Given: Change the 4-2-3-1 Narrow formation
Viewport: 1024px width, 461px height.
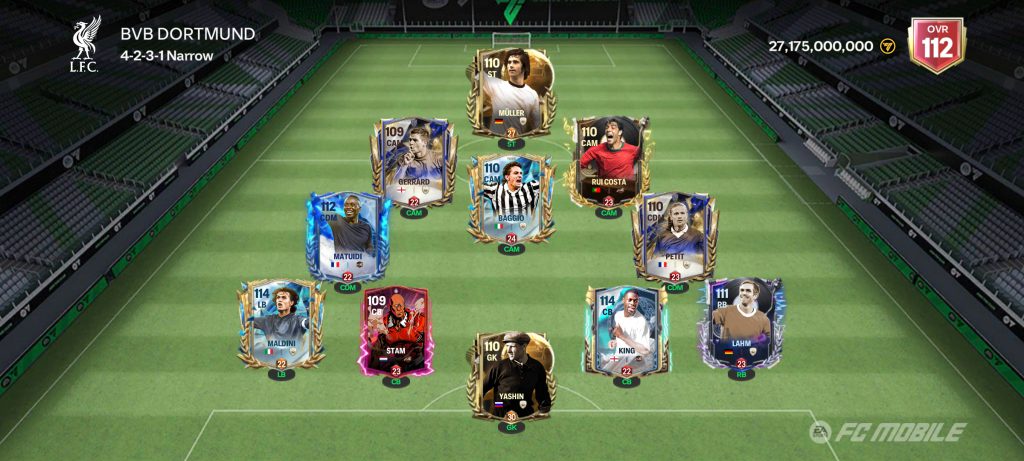Looking at the screenshot, I should click(167, 55).
